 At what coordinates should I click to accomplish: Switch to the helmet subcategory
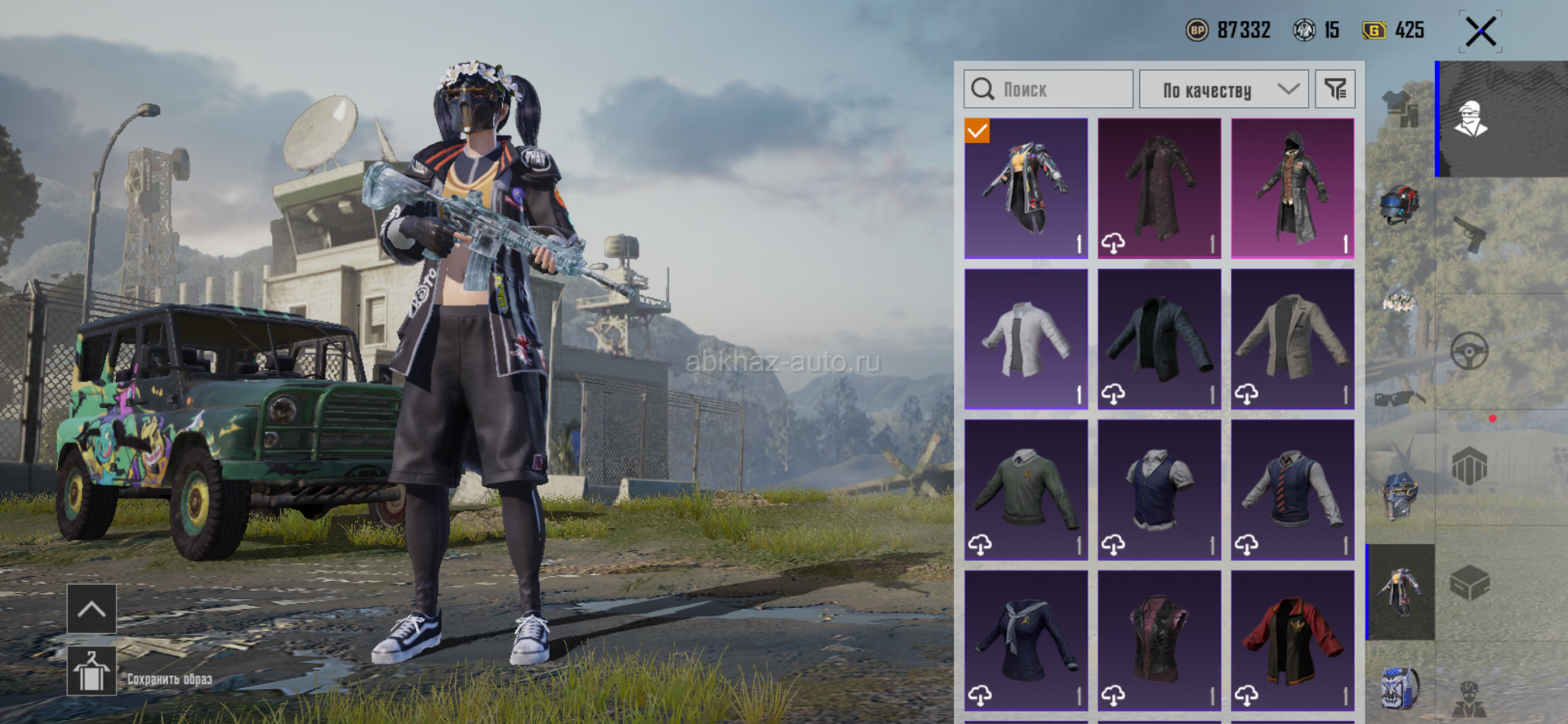click(x=1400, y=204)
